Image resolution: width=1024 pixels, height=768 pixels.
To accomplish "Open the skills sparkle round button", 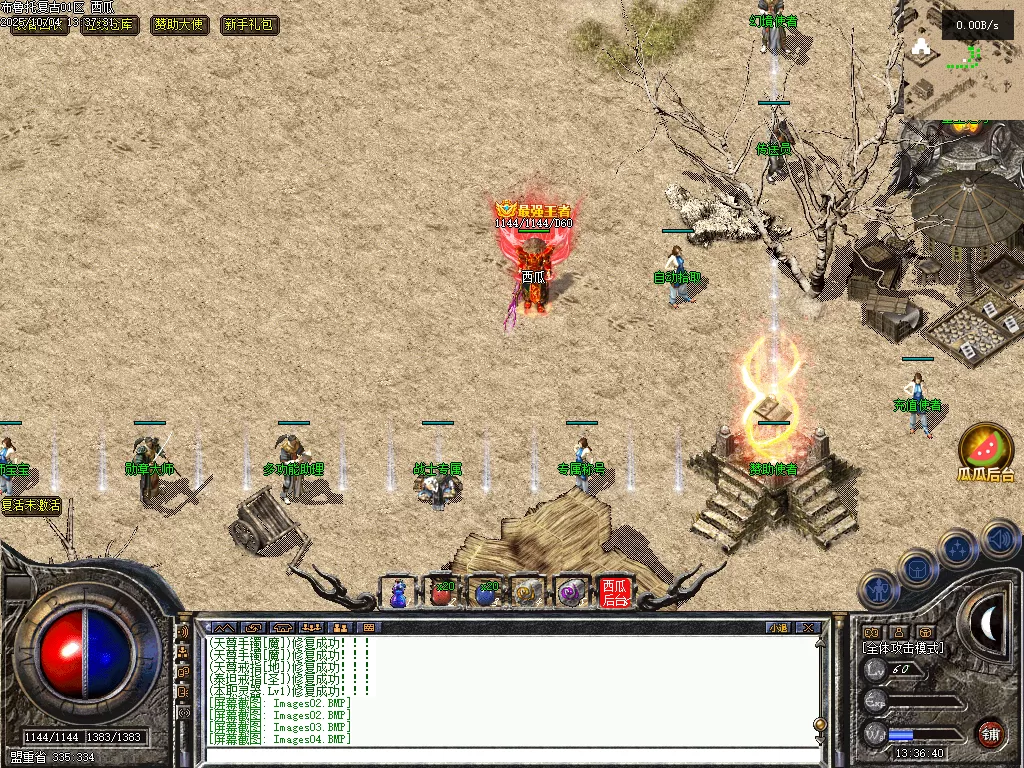I will pos(957,548).
